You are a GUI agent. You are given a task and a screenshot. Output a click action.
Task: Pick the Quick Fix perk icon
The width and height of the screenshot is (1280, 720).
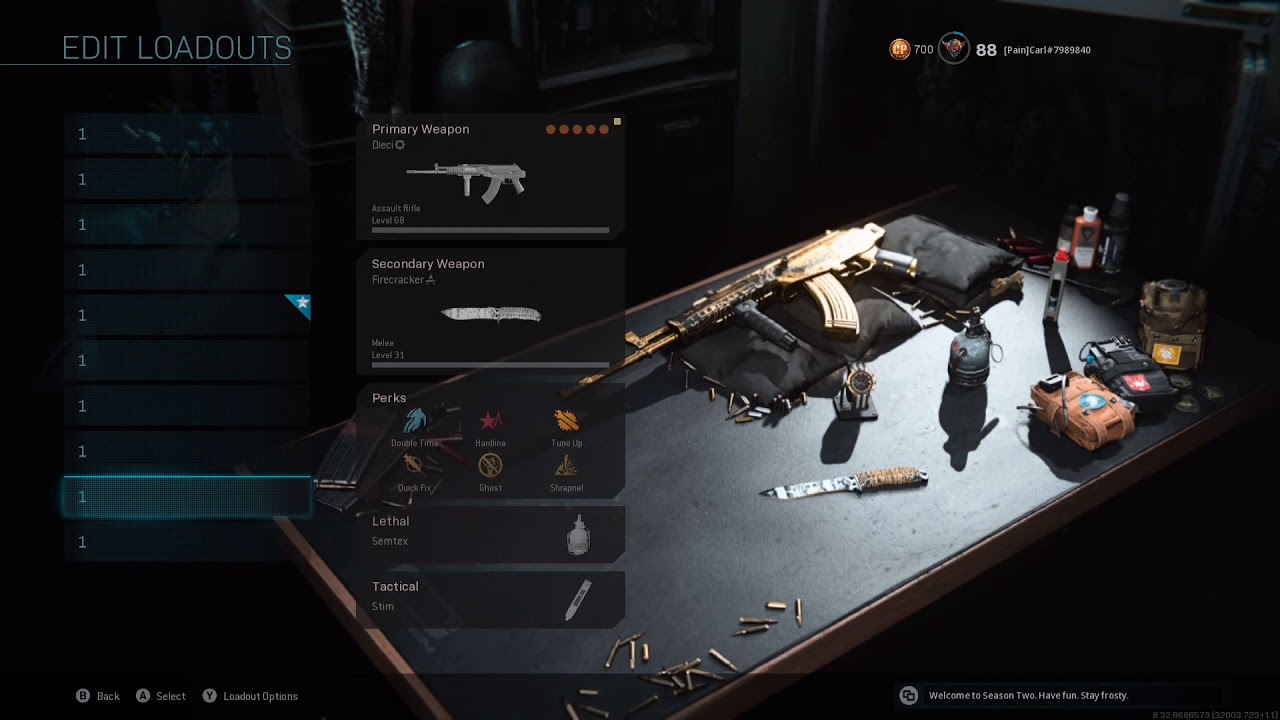(414, 465)
